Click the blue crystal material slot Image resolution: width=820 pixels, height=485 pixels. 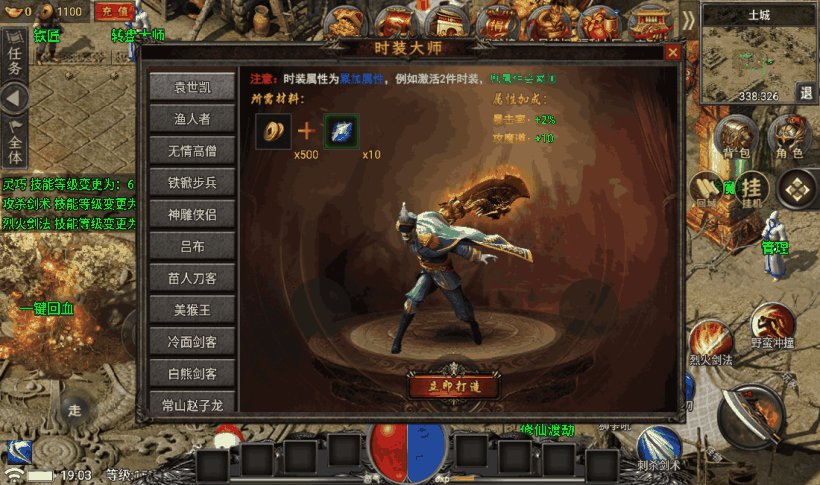pyautogui.click(x=341, y=131)
